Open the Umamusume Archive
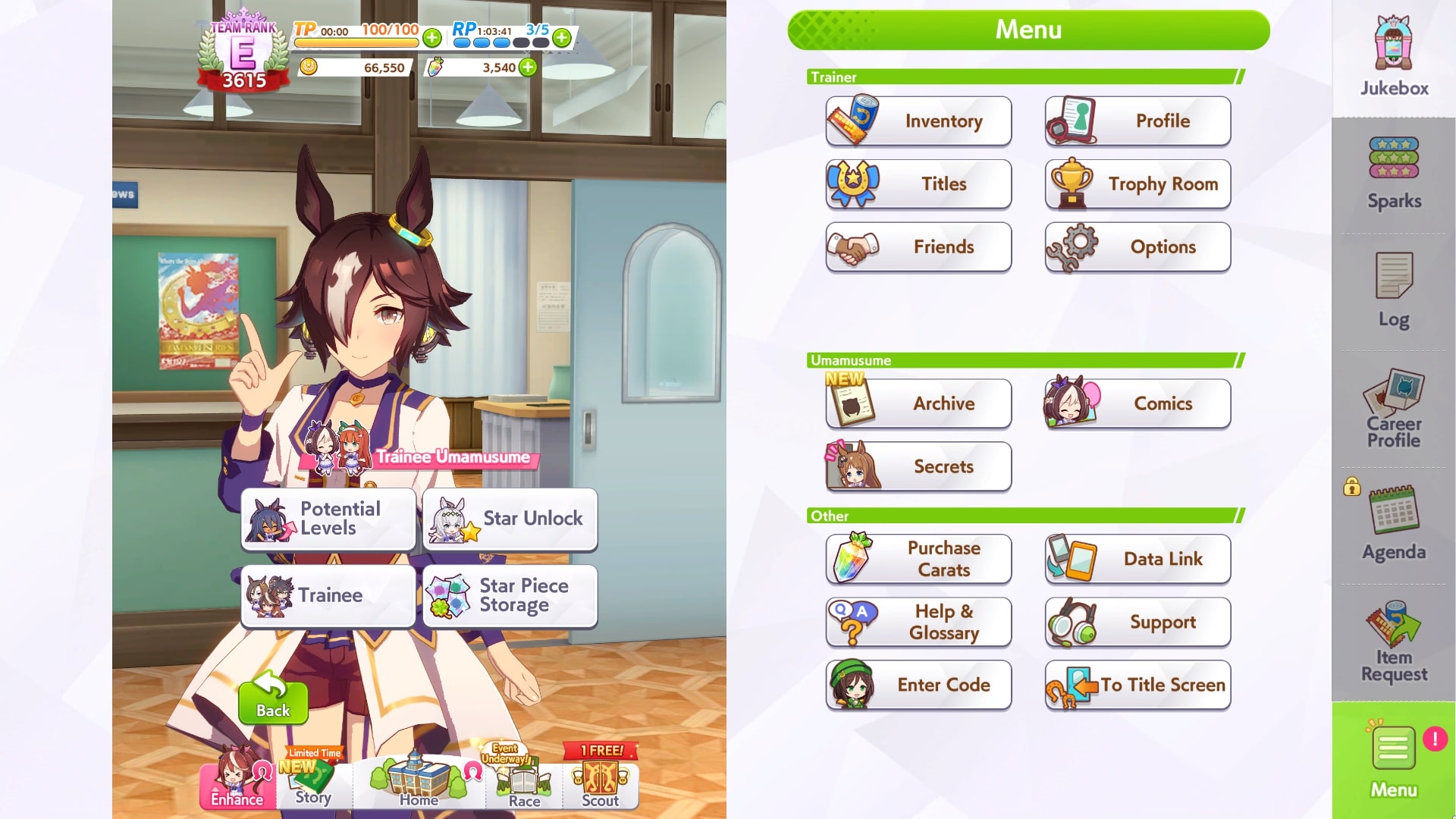Viewport: 1456px width, 819px height. [918, 403]
